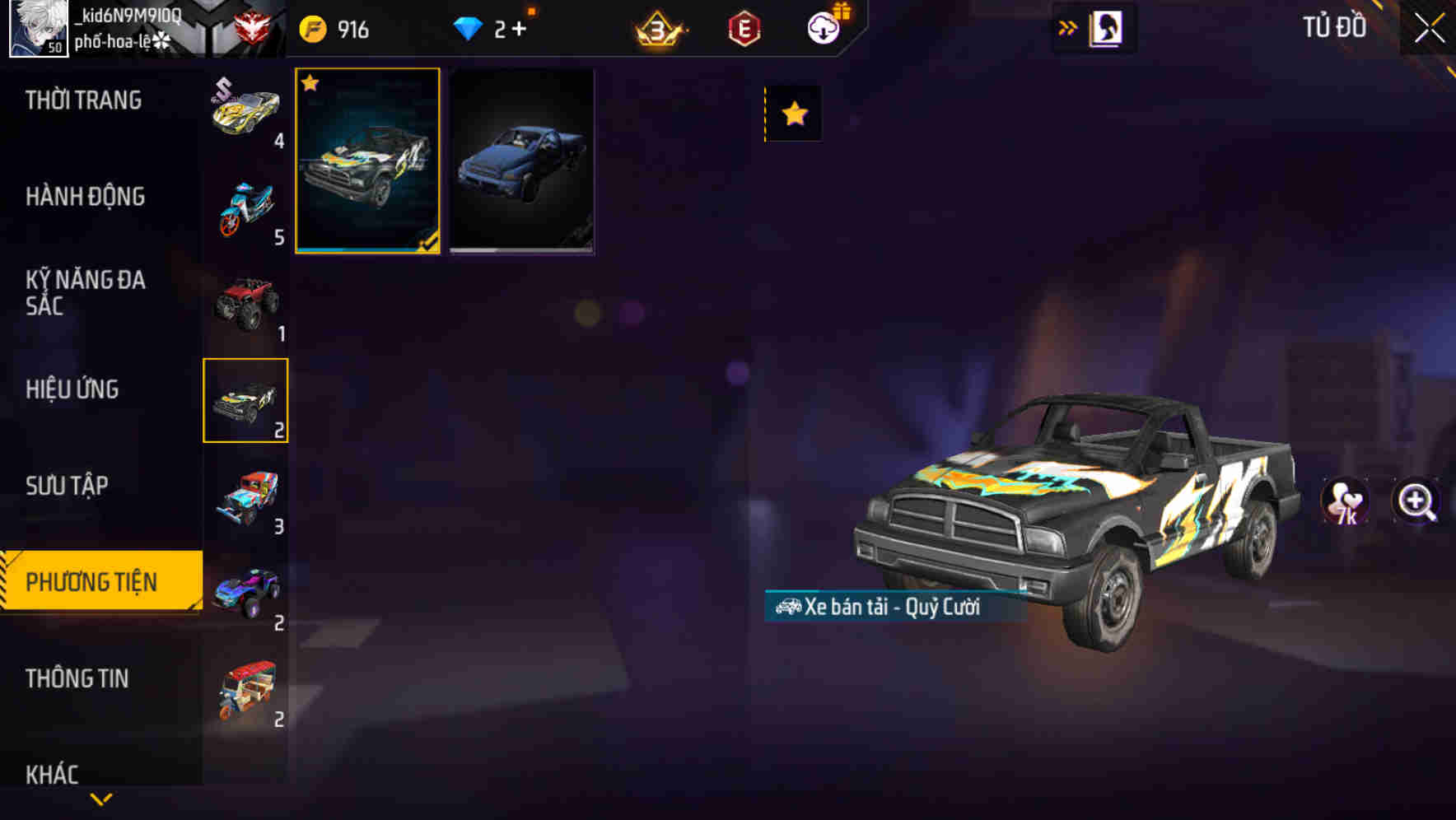Click the Xe bán tải - Quỷ Cười name bar
Viewport: 1456px width, 820px height.
tap(881, 609)
